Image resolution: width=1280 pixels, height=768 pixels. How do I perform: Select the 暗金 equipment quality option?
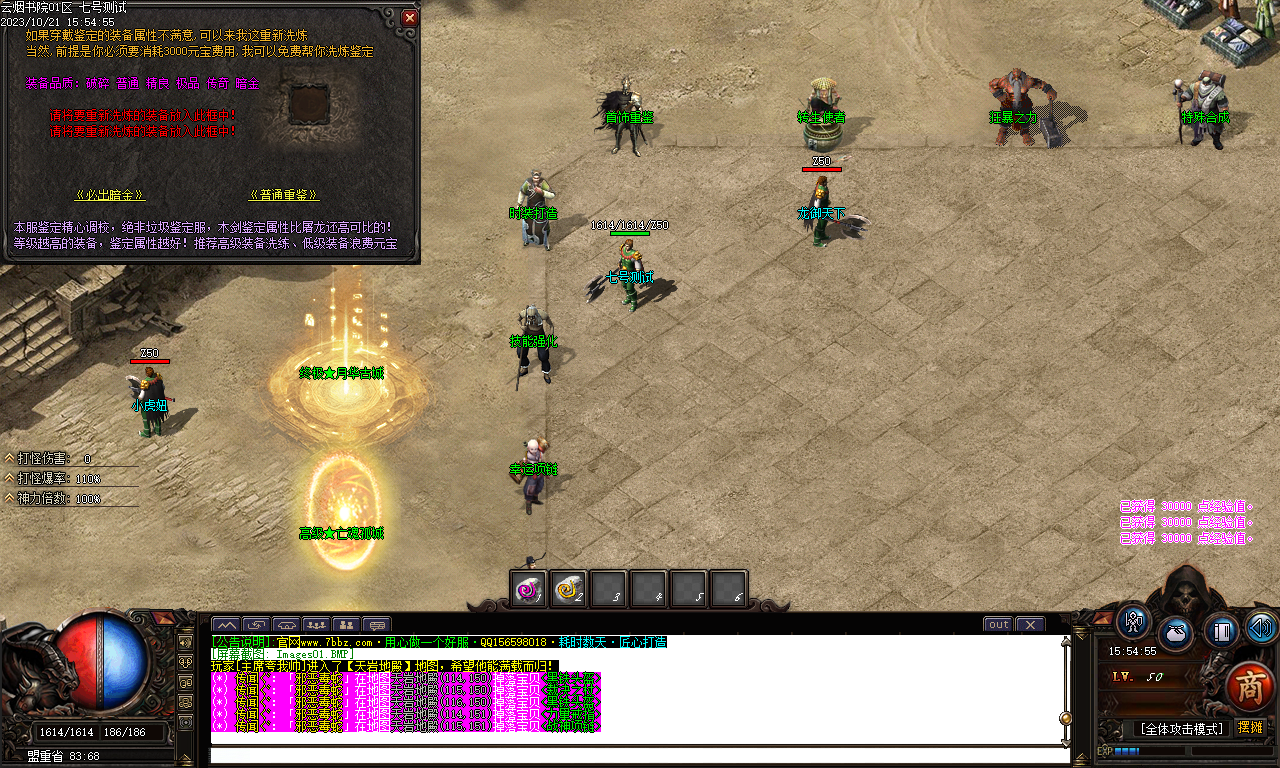pos(247,83)
